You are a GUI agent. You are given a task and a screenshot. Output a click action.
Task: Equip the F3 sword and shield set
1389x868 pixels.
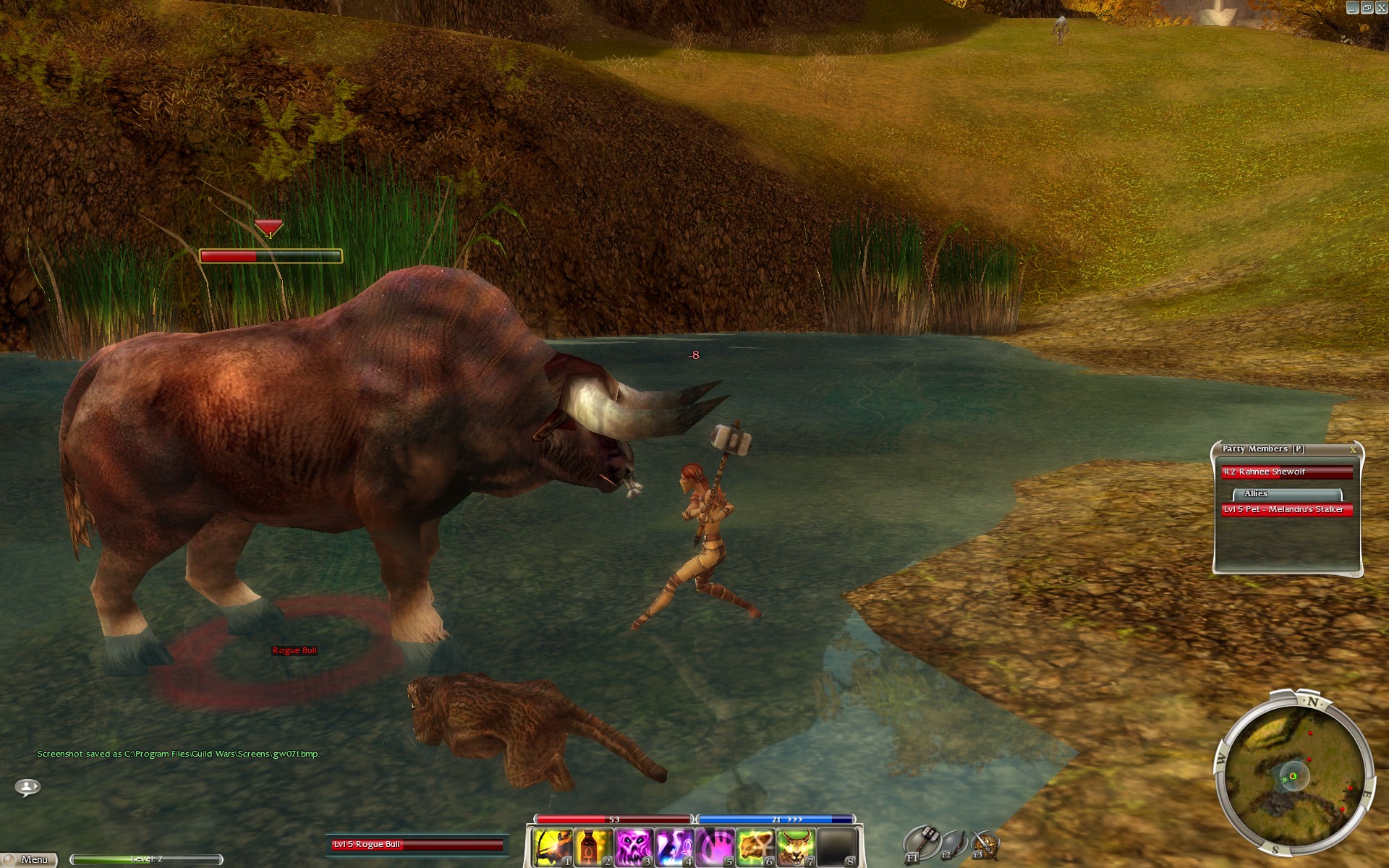click(x=985, y=844)
